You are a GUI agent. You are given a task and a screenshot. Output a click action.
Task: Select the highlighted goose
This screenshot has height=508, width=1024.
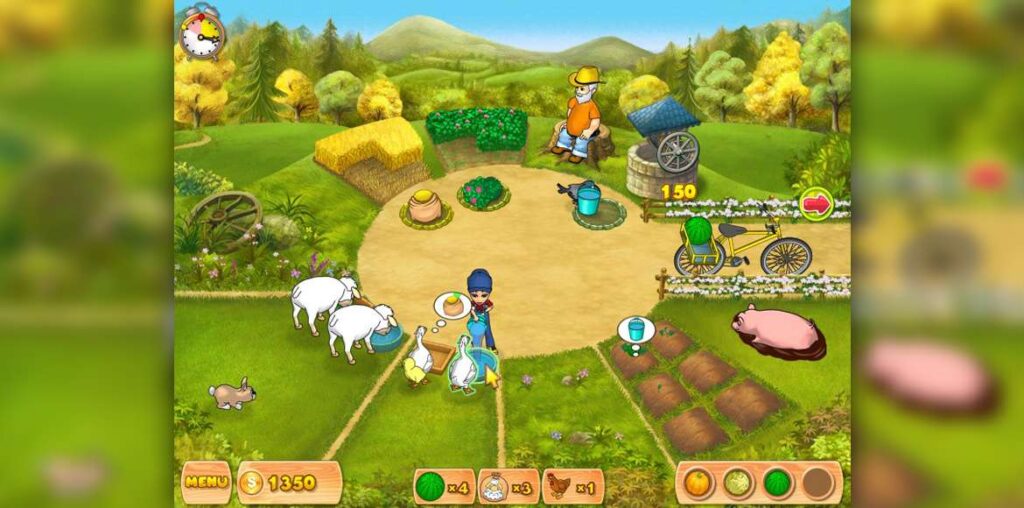pos(462,365)
